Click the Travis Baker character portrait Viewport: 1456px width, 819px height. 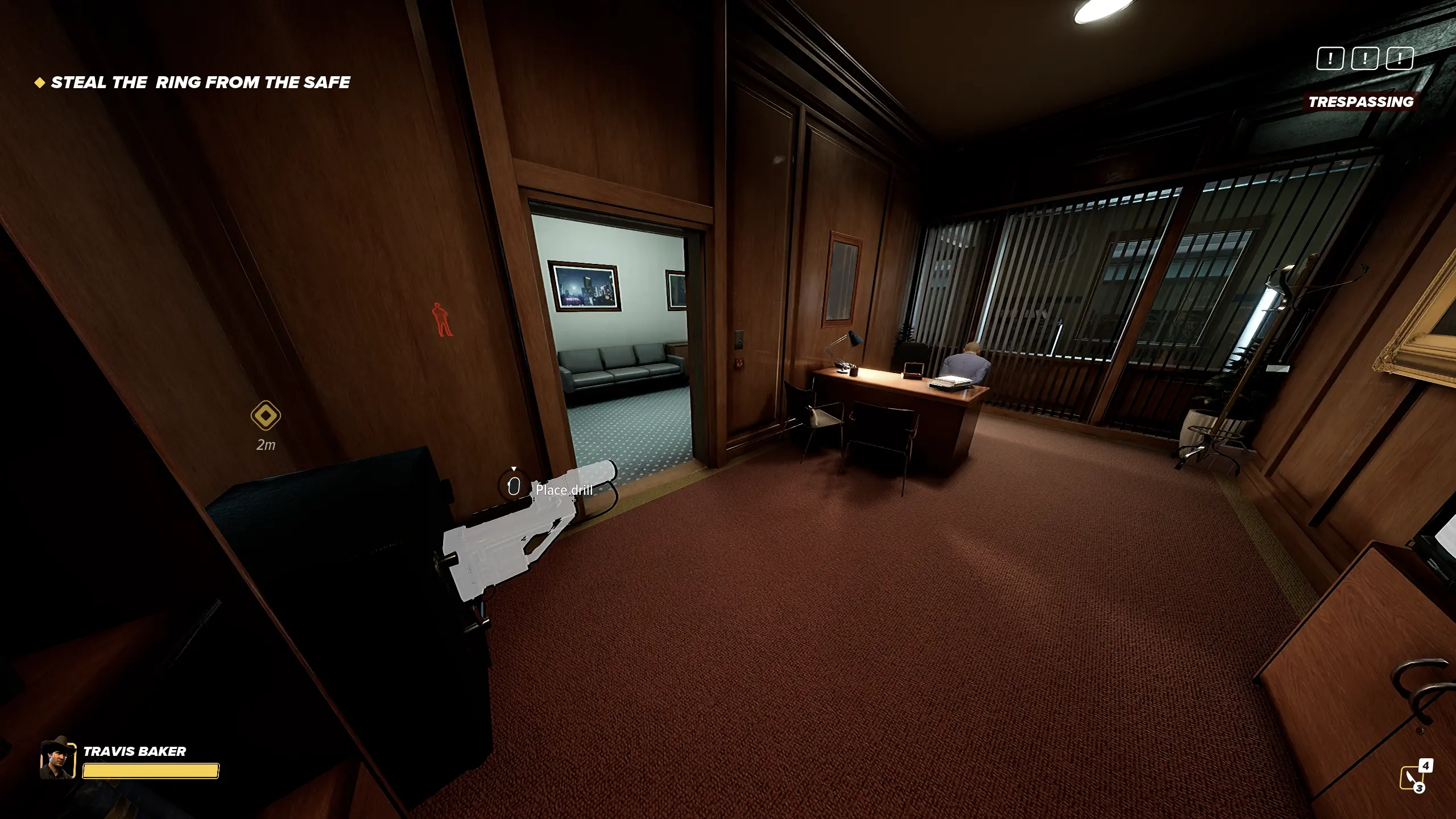click(57, 758)
